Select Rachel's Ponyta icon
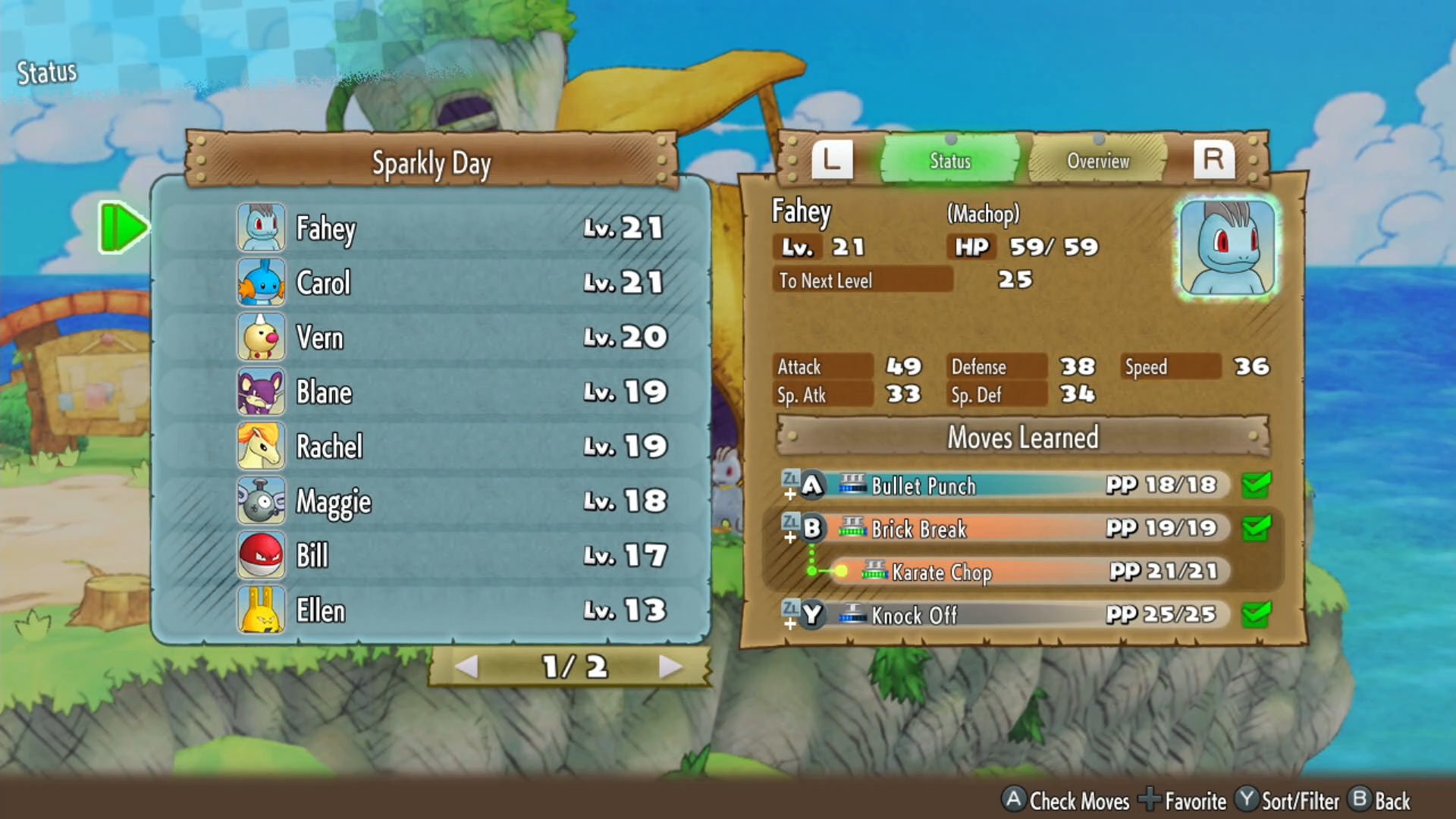This screenshot has width=1456, height=819. click(x=261, y=447)
